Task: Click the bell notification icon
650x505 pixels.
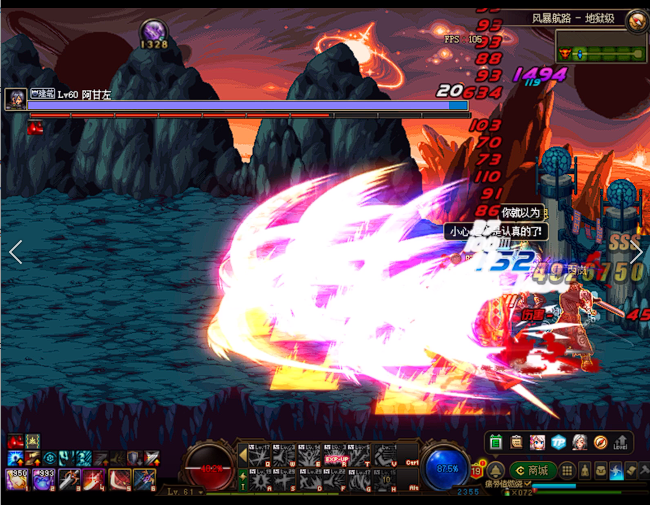Action: click(494, 470)
